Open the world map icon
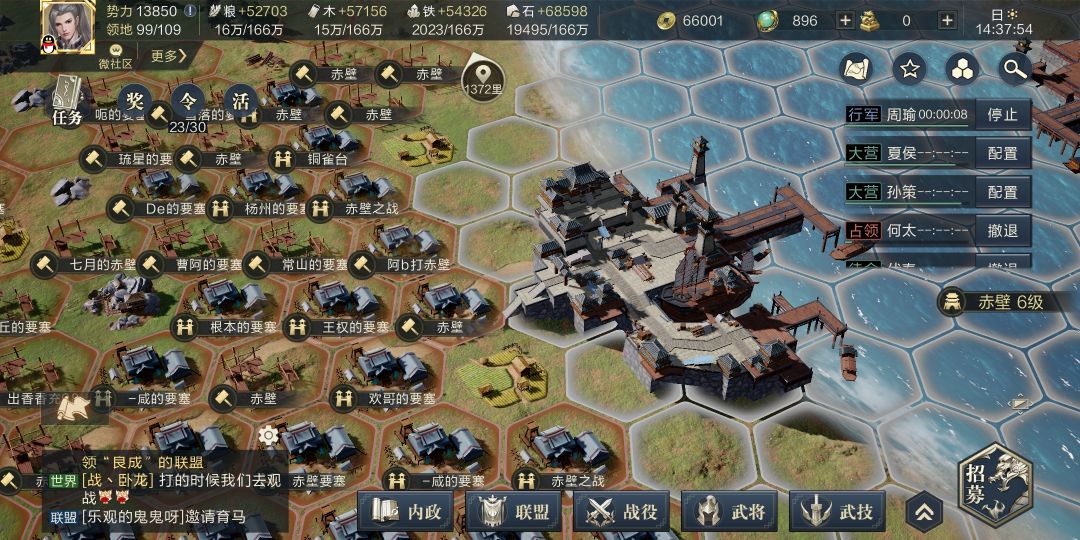This screenshot has width=1080, height=540. point(856,68)
